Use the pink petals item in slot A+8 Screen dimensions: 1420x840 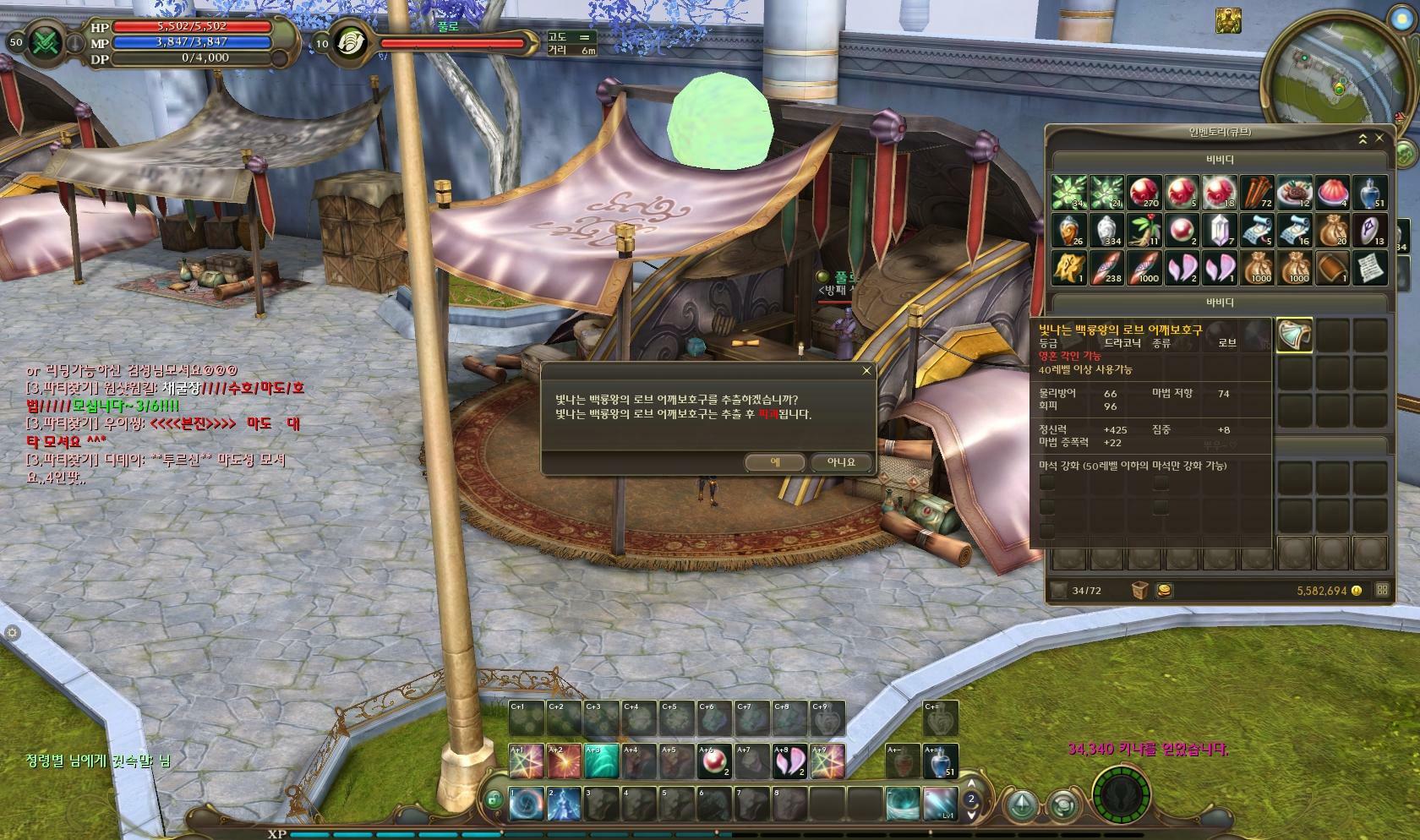tap(790, 761)
